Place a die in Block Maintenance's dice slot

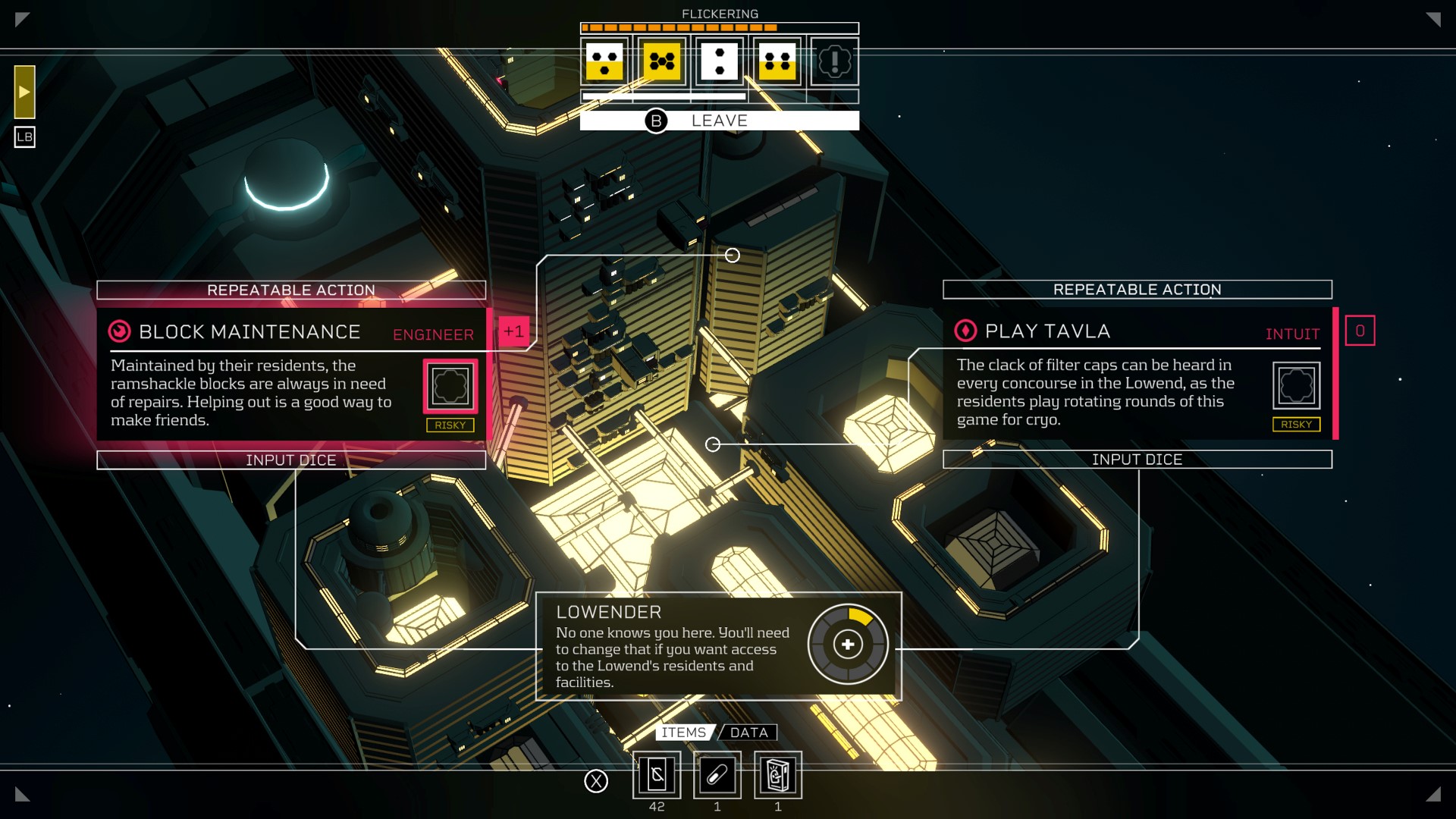point(450,386)
